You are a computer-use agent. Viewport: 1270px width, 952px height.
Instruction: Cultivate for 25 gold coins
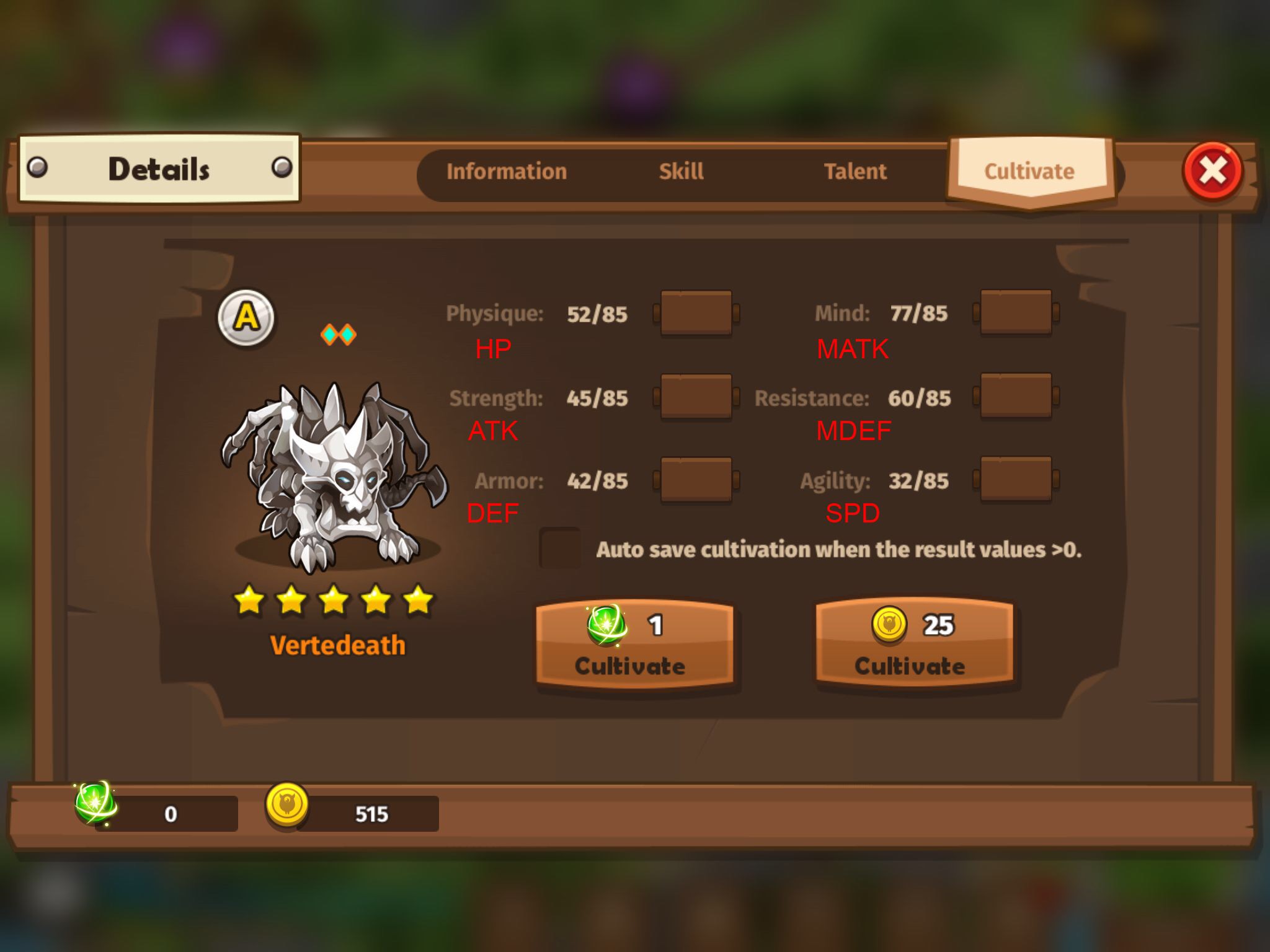coord(913,645)
